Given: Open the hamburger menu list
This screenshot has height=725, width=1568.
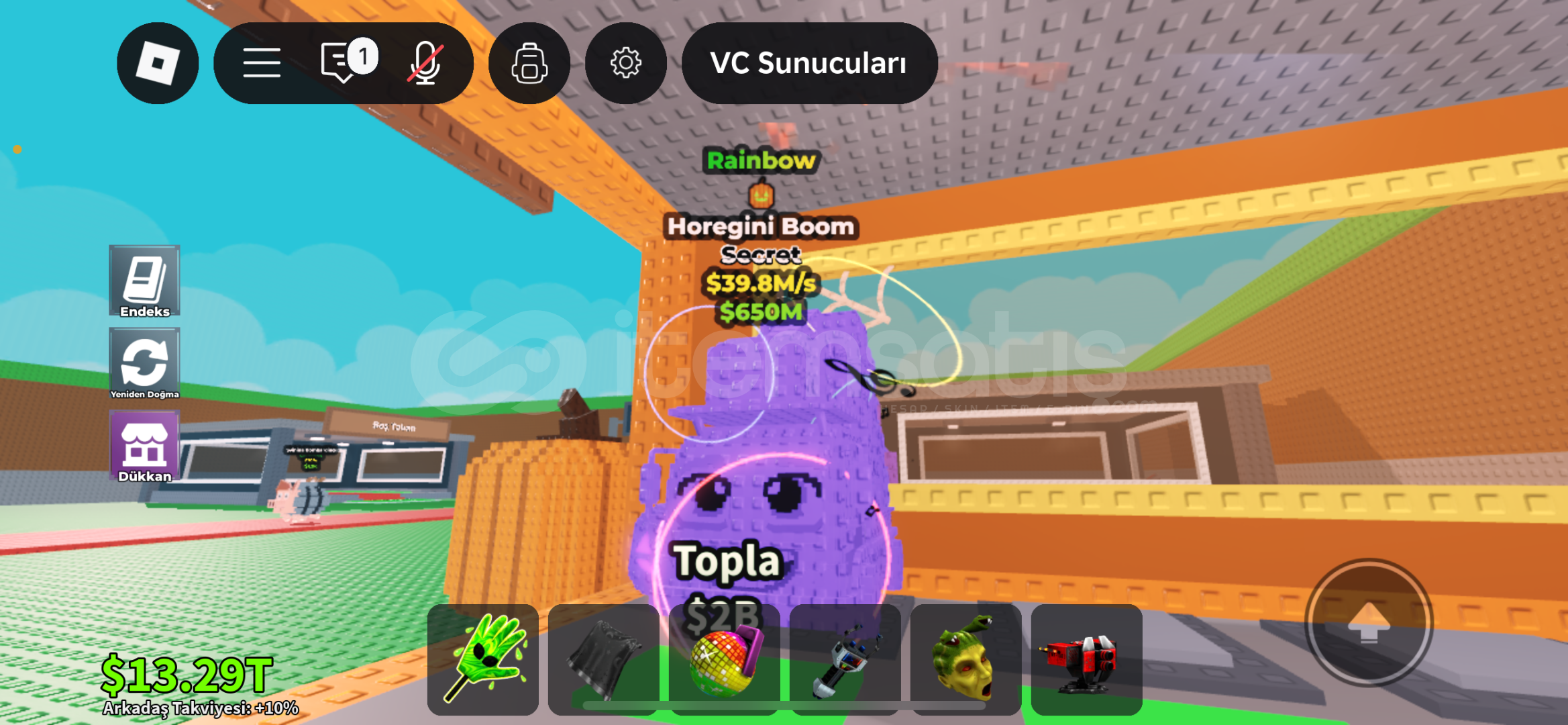Looking at the screenshot, I should (261, 62).
